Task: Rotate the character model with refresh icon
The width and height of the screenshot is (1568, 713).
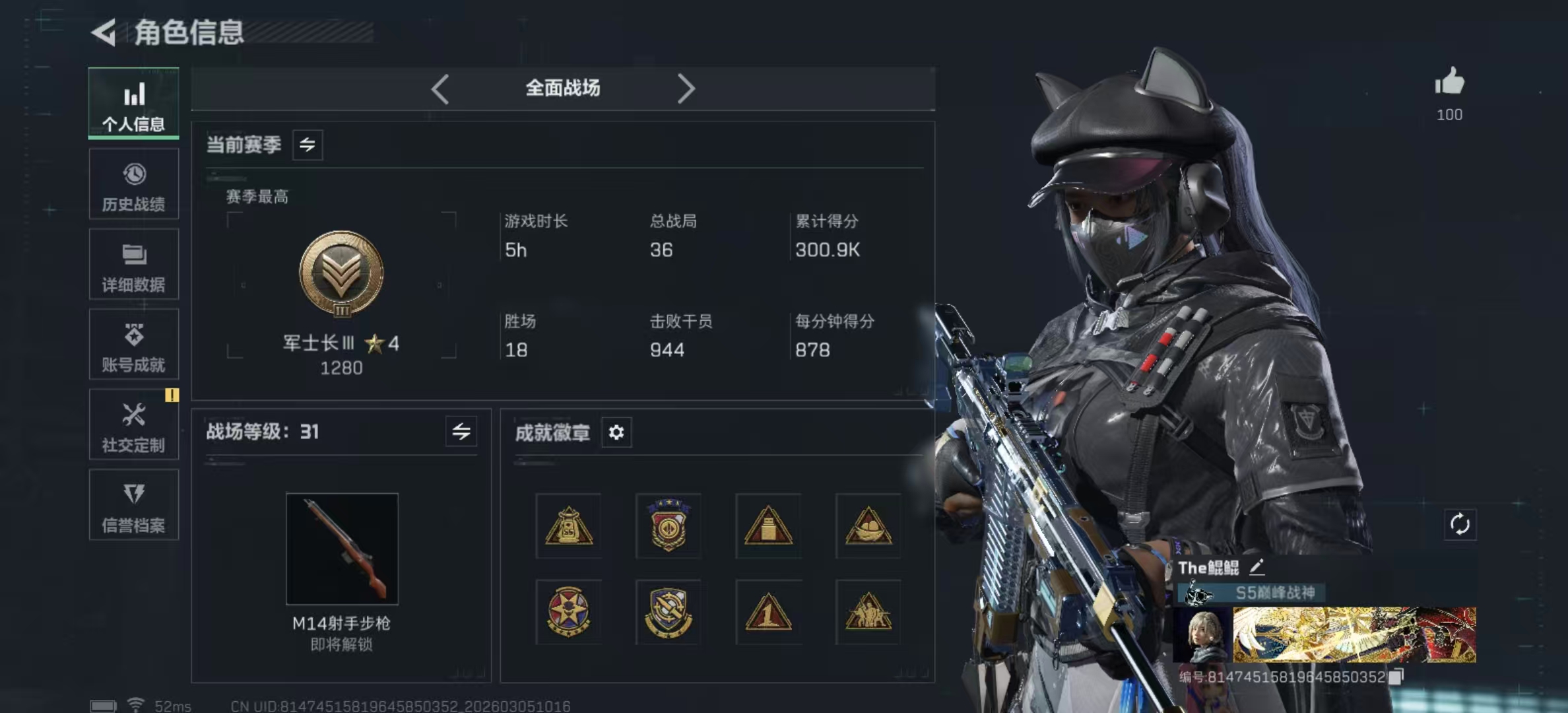Action: tap(1460, 525)
